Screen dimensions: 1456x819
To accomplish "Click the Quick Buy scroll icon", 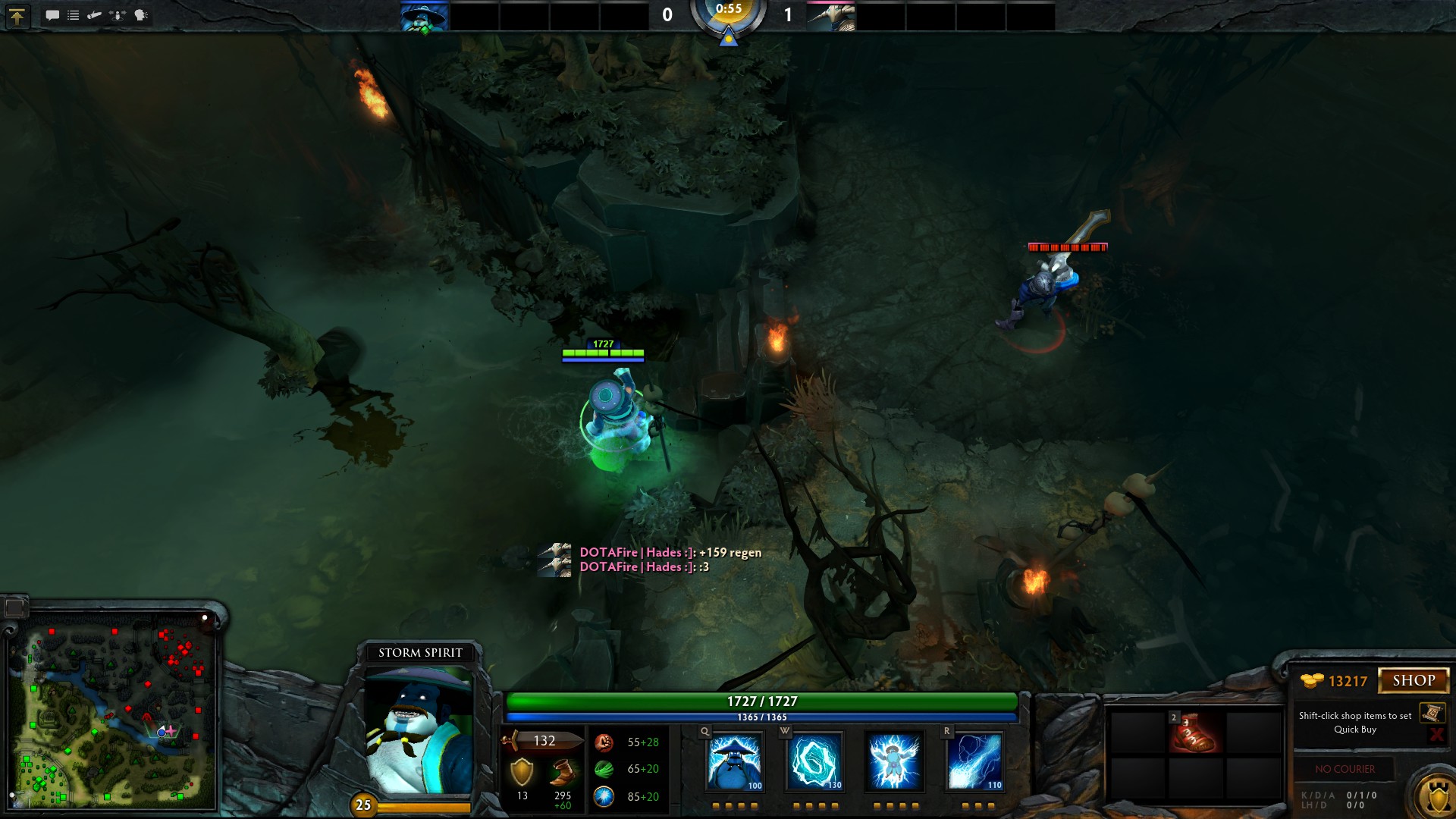I will 1433,711.
